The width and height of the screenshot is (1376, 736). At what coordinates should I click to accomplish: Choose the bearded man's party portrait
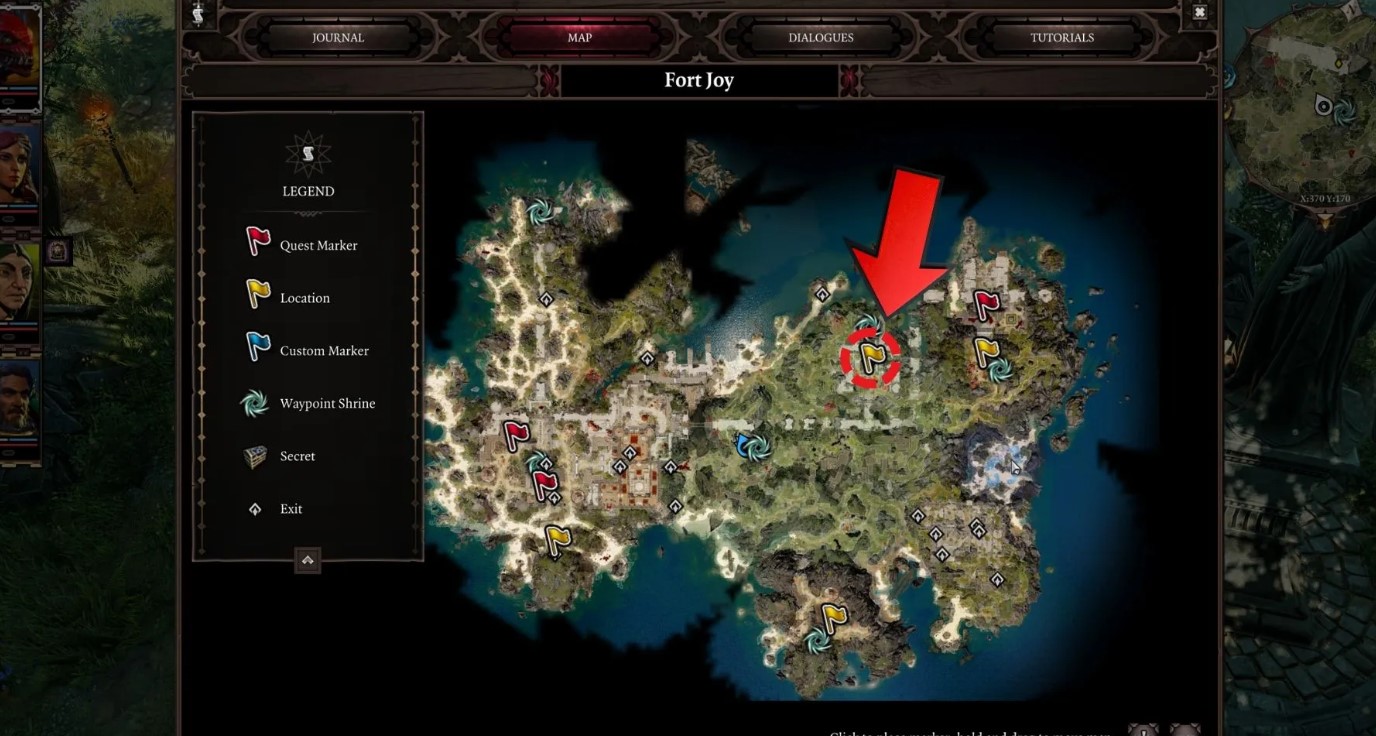pyautogui.click(x=19, y=400)
